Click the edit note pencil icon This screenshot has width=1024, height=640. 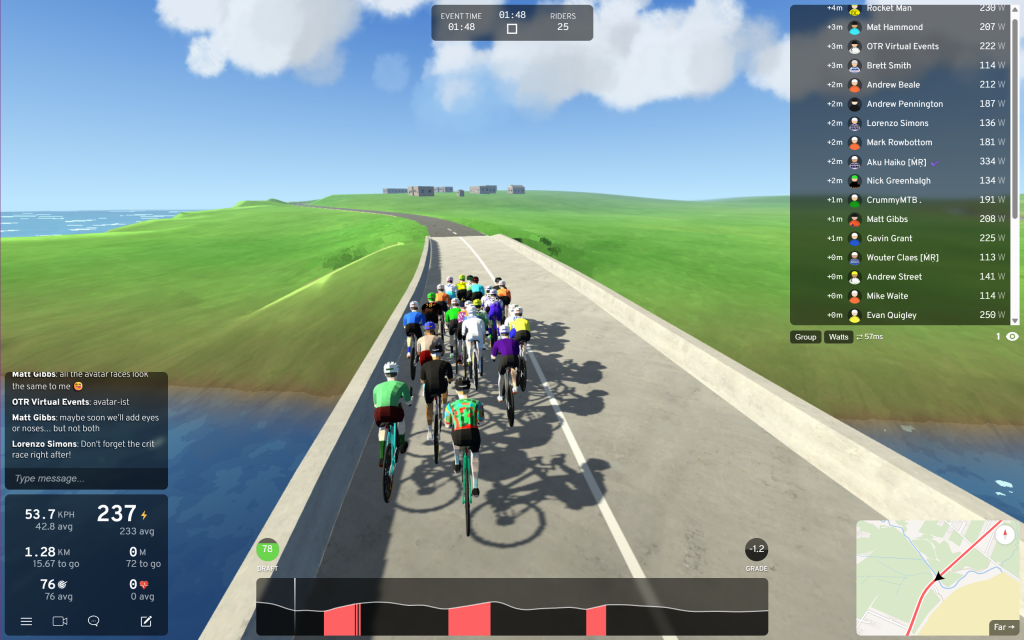146,621
